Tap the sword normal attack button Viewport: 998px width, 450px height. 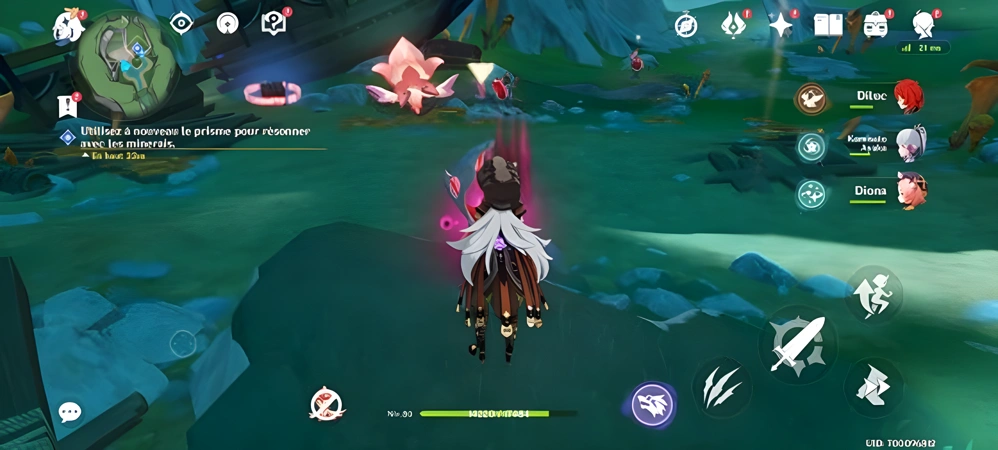(797, 345)
